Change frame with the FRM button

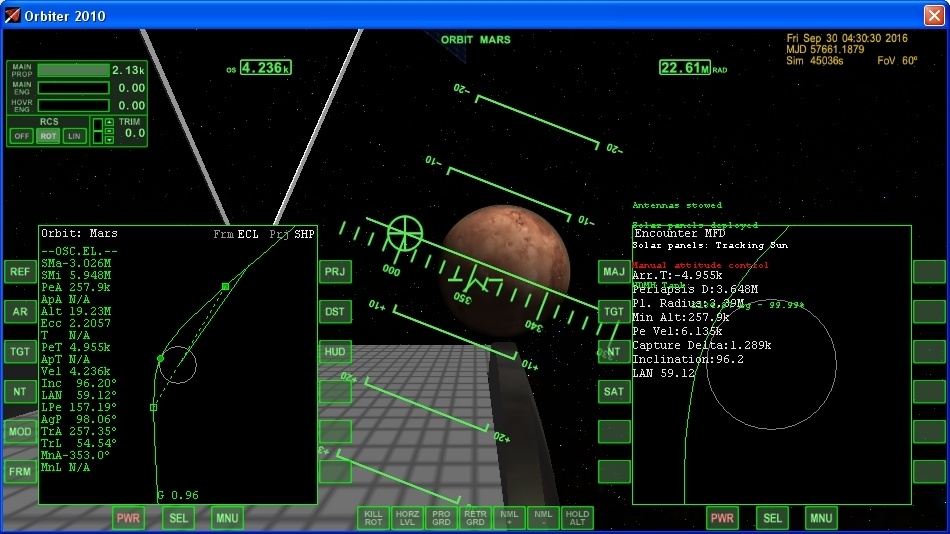click(x=20, y=472)
